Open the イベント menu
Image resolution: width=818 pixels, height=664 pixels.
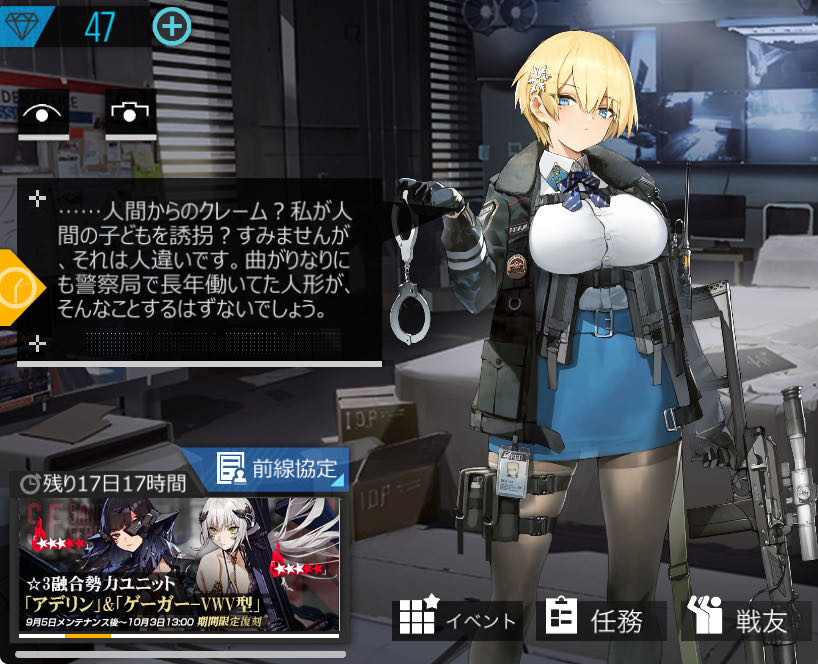point(459,620)
